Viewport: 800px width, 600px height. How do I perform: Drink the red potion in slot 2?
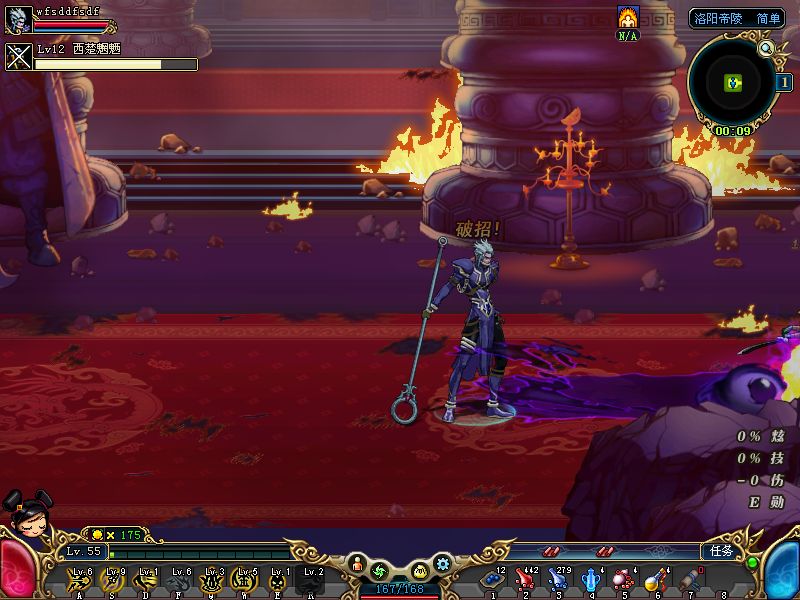tap(526, 579)
